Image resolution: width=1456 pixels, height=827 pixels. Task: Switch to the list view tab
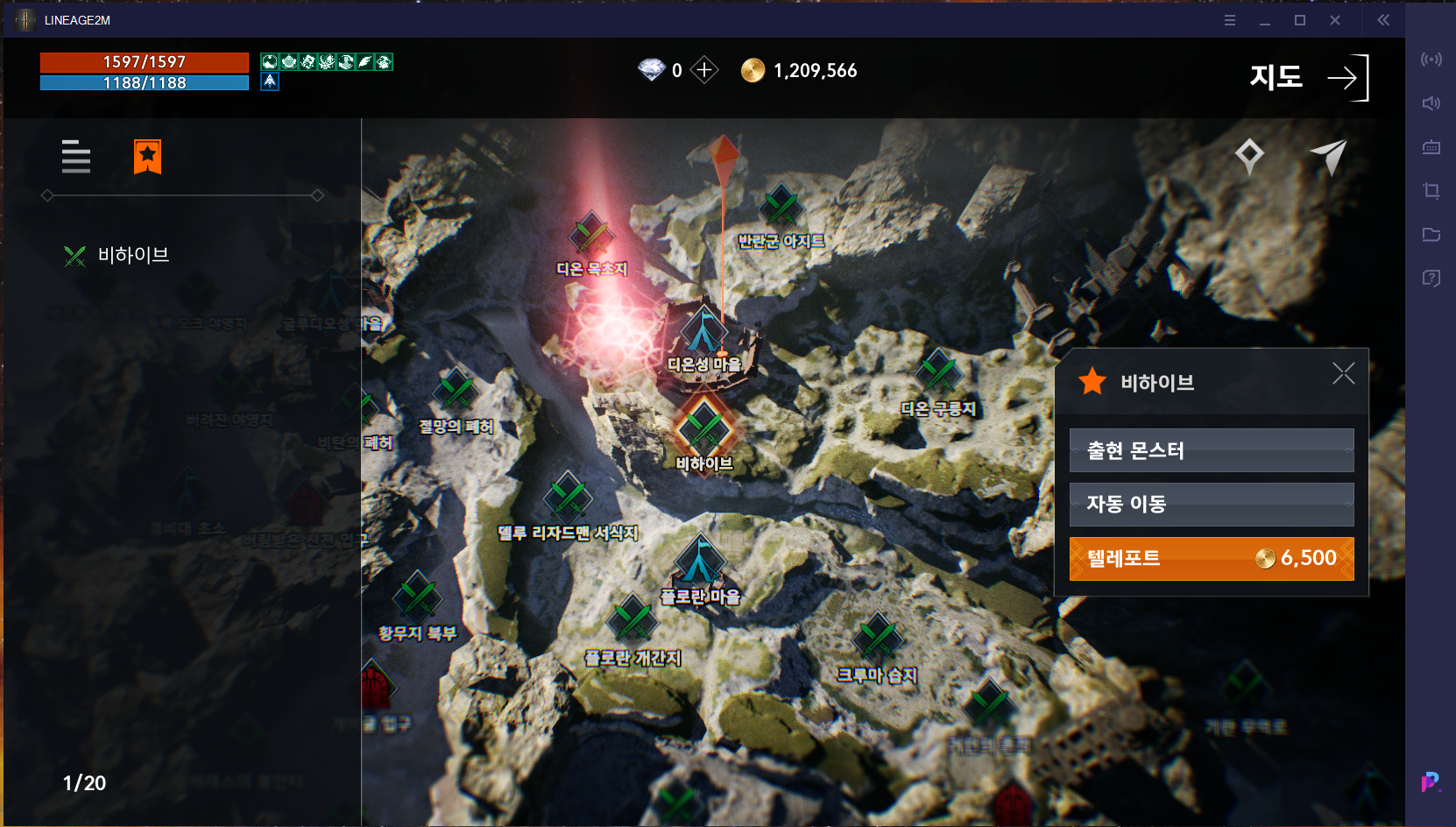click(76, 157)
